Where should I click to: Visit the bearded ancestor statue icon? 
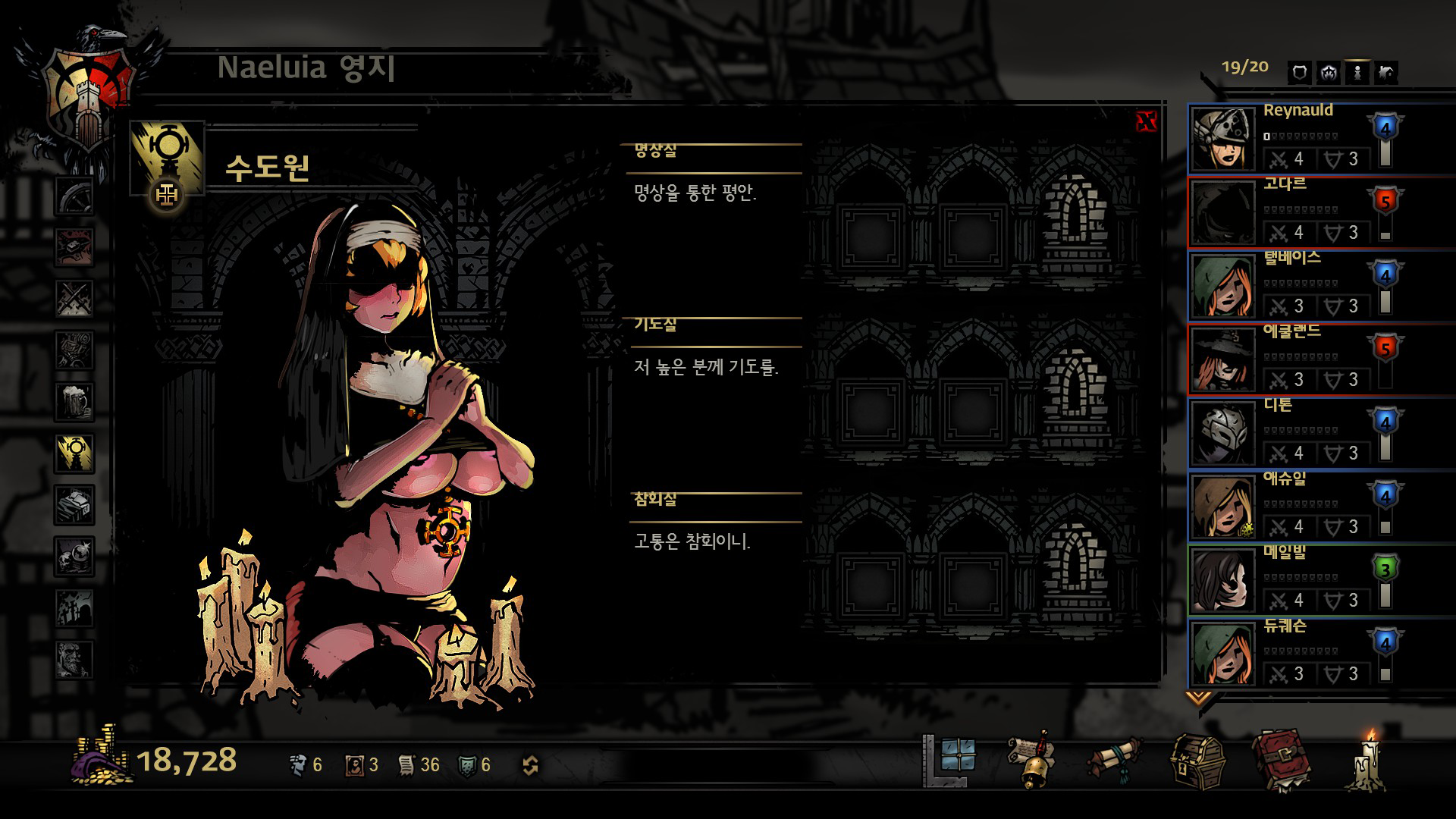(x=74, y=658)
